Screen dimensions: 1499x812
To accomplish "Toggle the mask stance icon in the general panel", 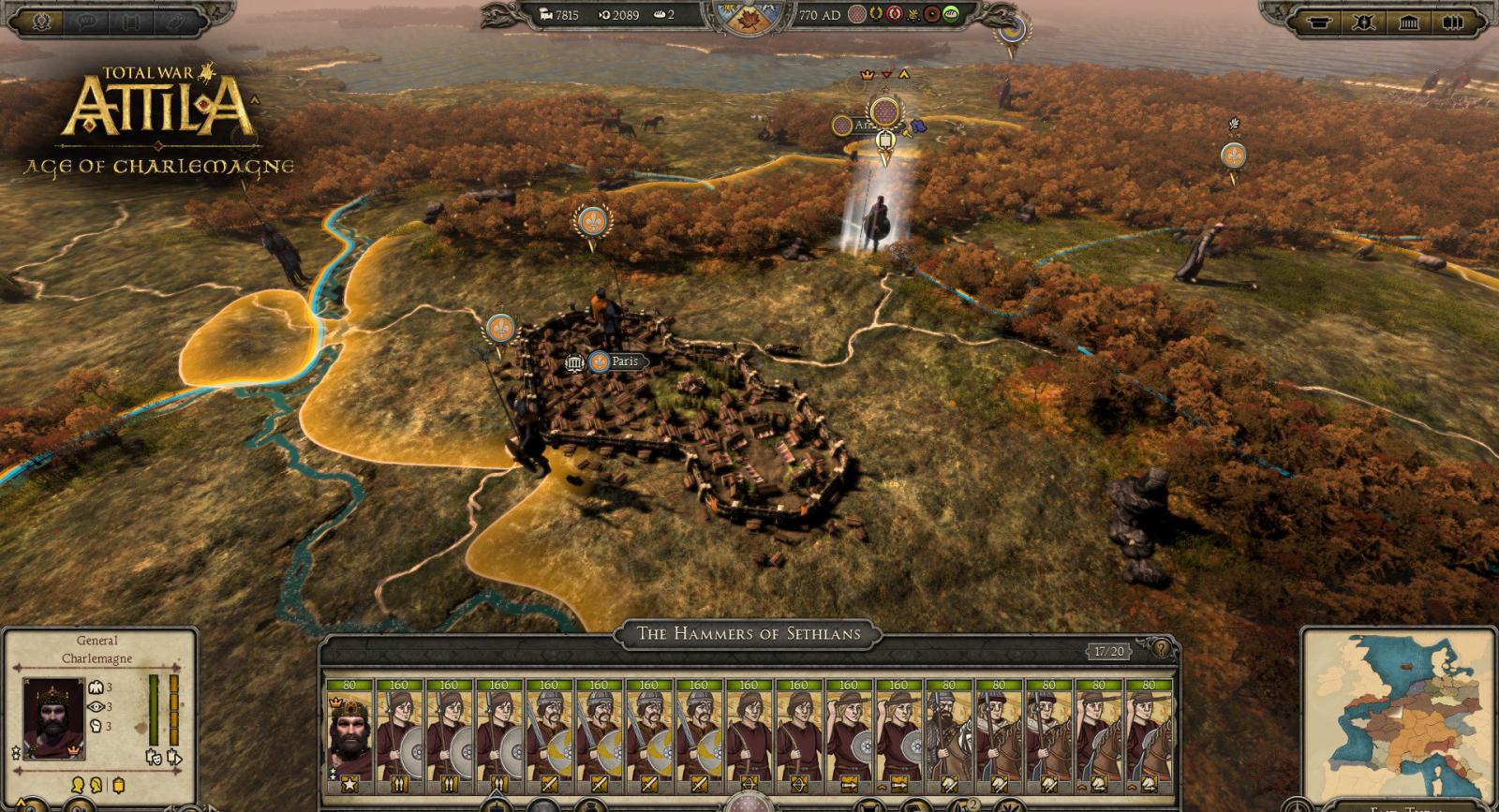I will pyautogui.click(x=156, y=759).
